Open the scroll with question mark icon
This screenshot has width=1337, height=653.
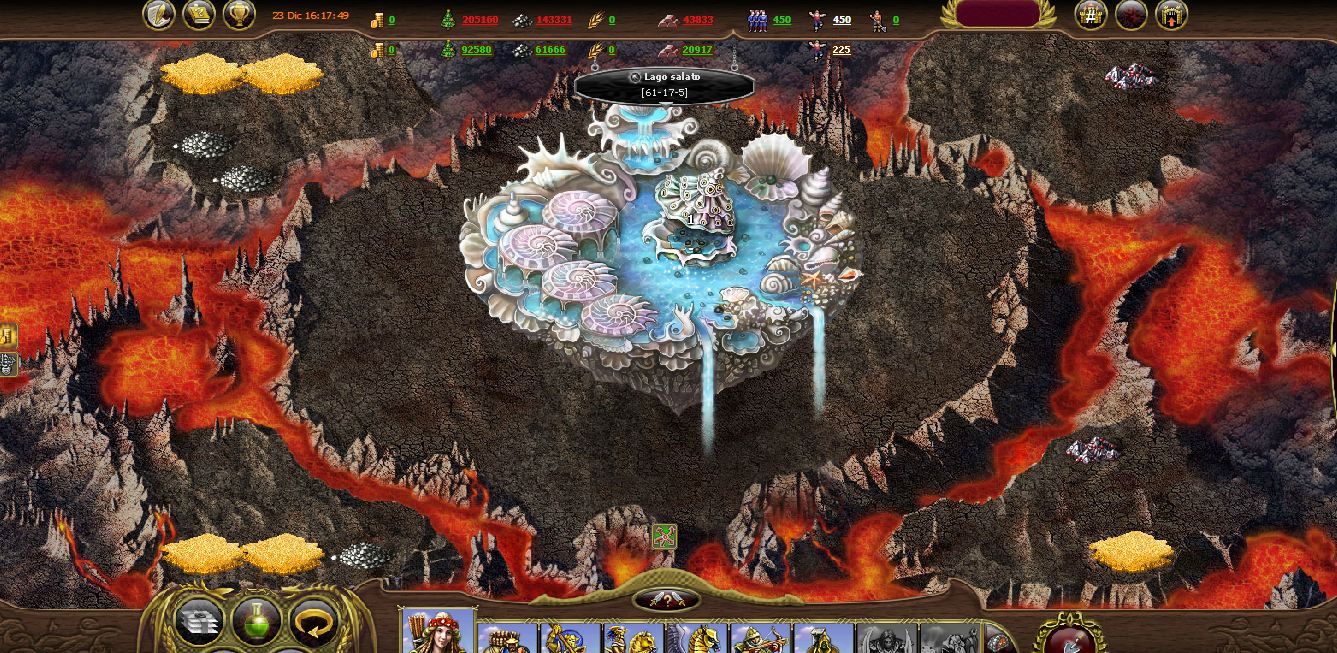(199, 14)
